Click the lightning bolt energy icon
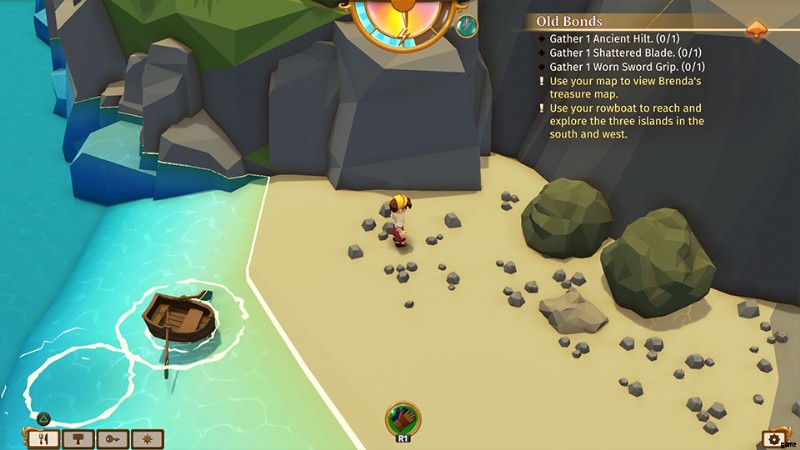Image resolution: width=800 pixels, height=450 pixels. 402,37
